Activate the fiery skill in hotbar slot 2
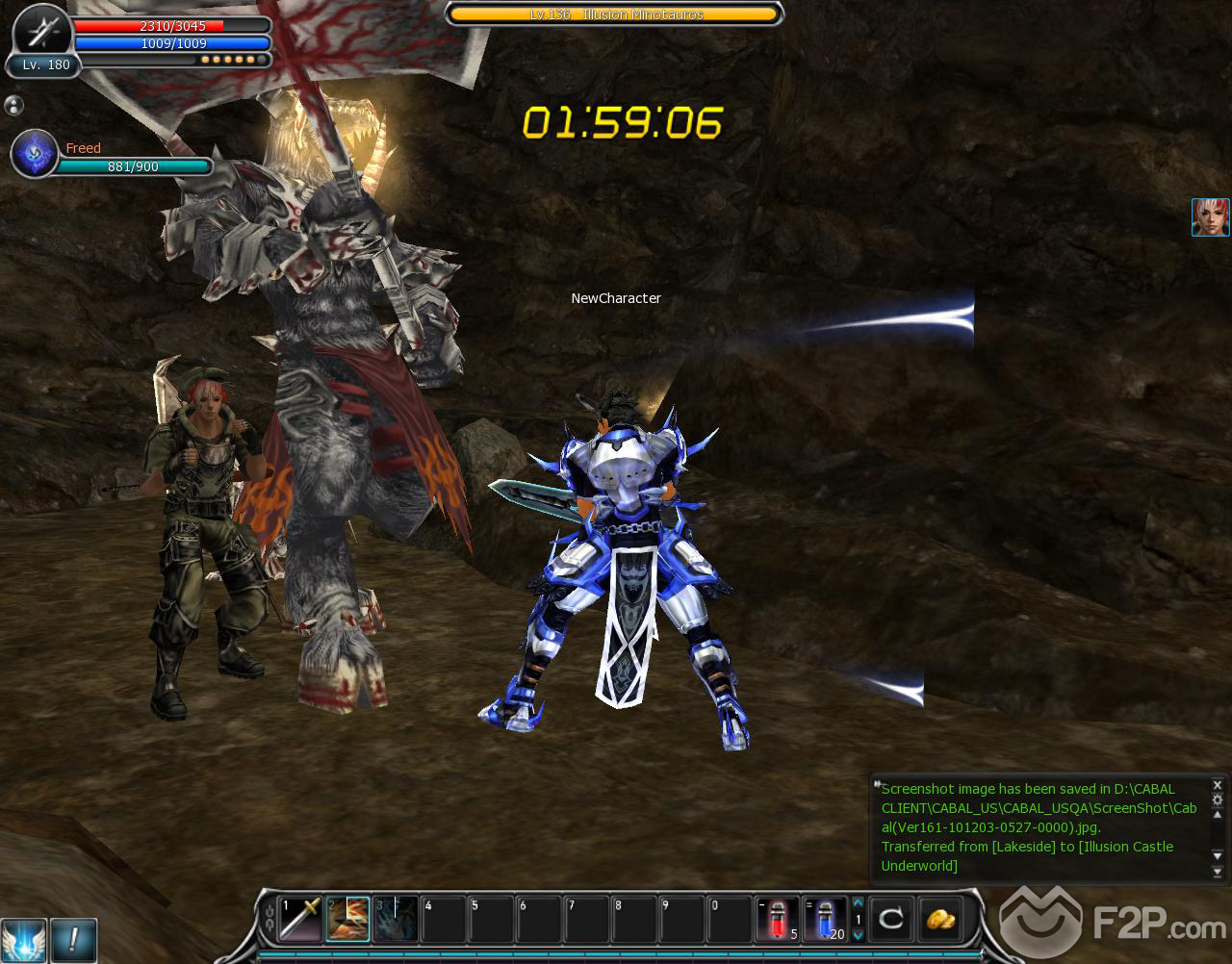The height and width of the screenshot is (964, 1232). [347, 919]
